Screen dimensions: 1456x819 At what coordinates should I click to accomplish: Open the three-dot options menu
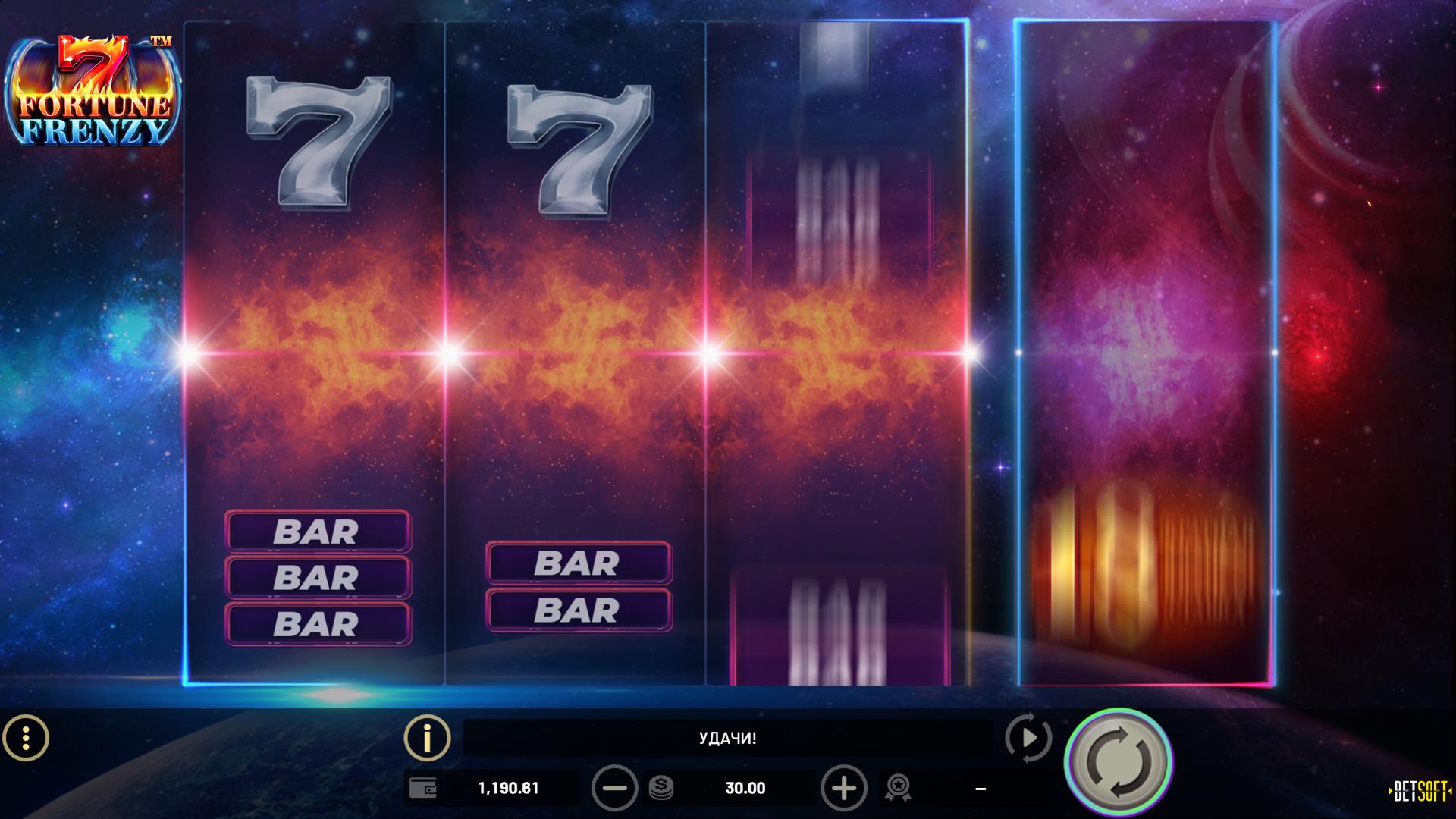click(26, 737)
